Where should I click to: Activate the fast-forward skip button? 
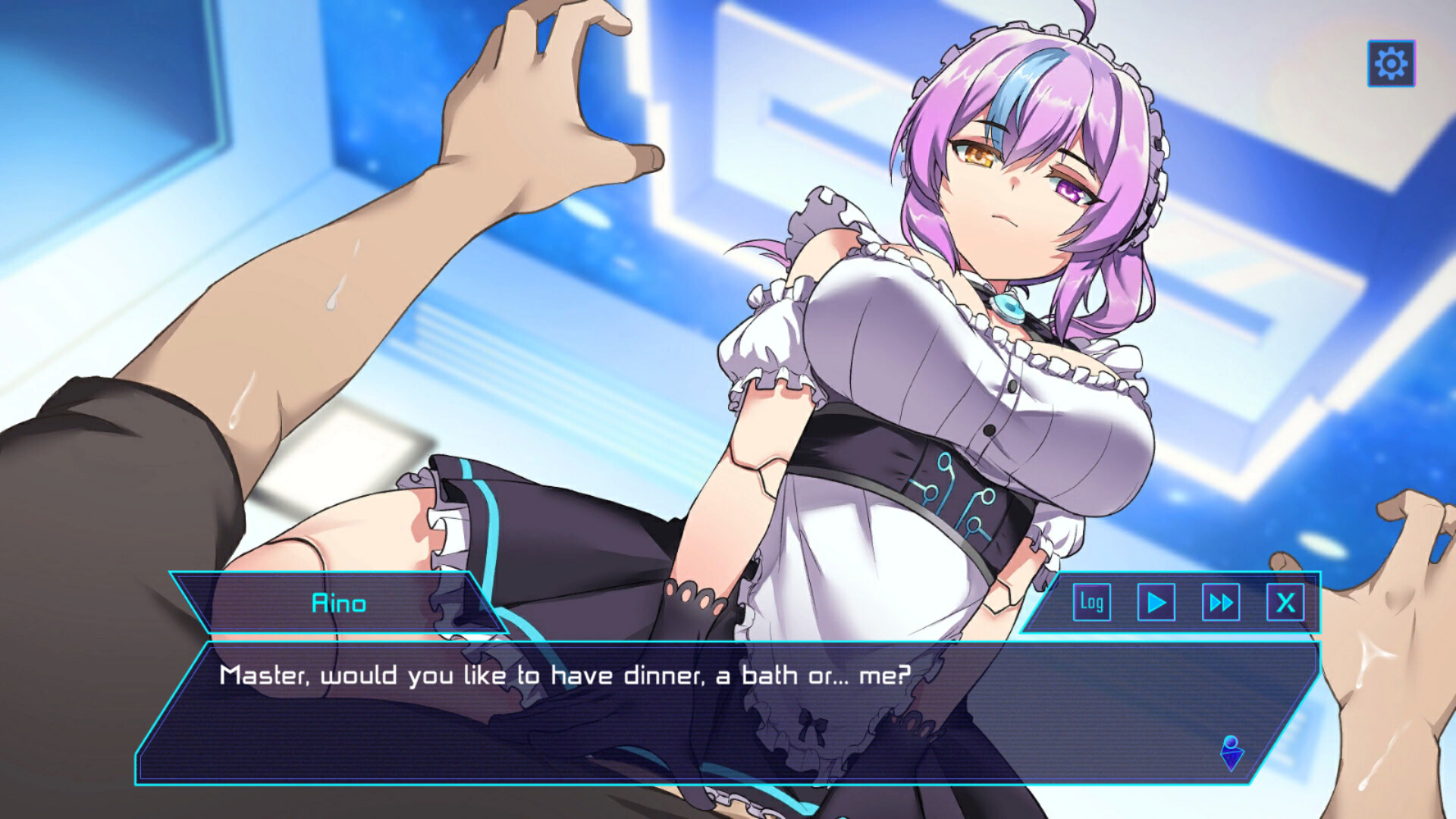click(x=1221, y=603)
